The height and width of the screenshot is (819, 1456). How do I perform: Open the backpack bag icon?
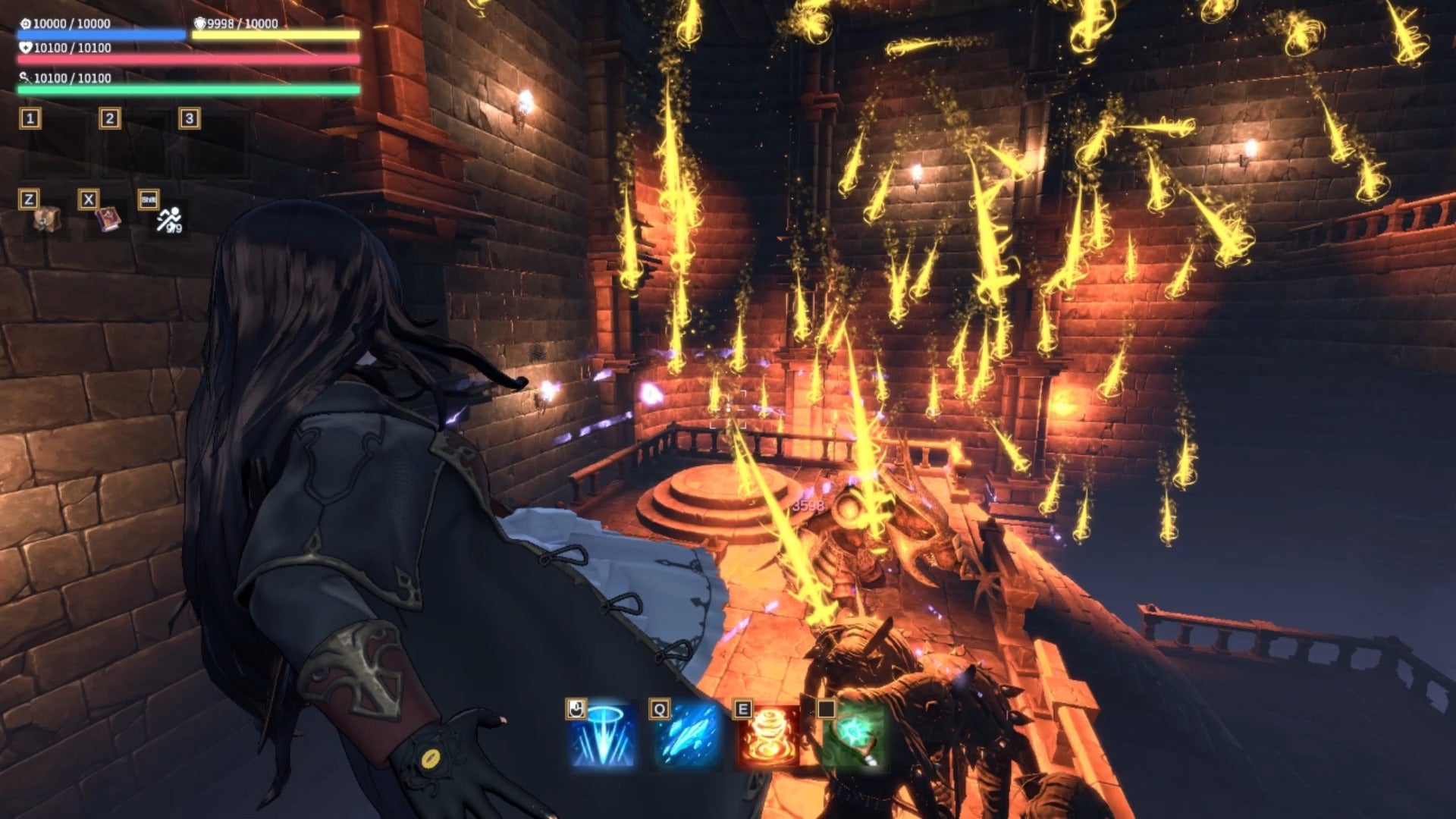point(46,220)
